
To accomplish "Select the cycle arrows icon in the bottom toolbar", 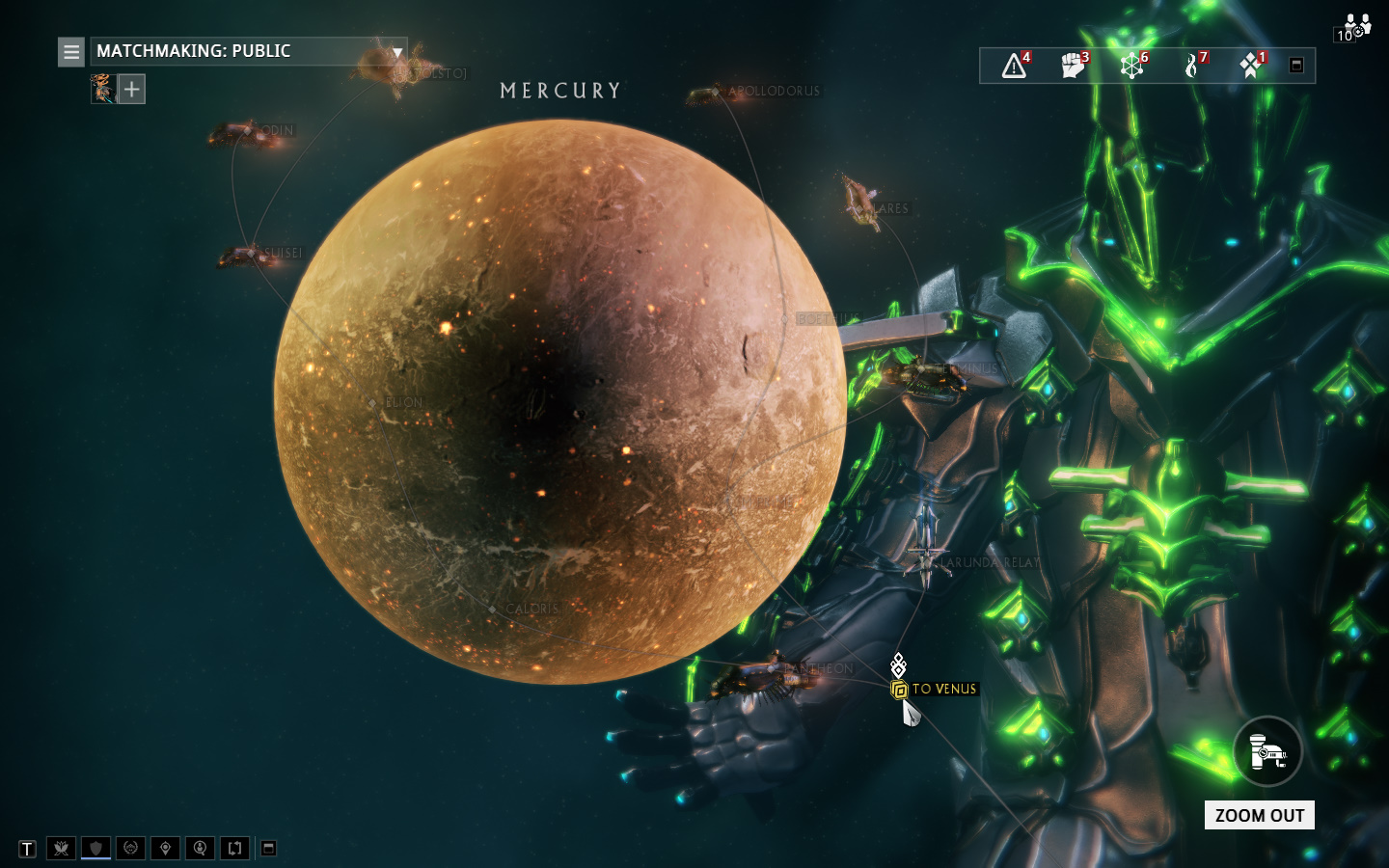I will point(234,849).
